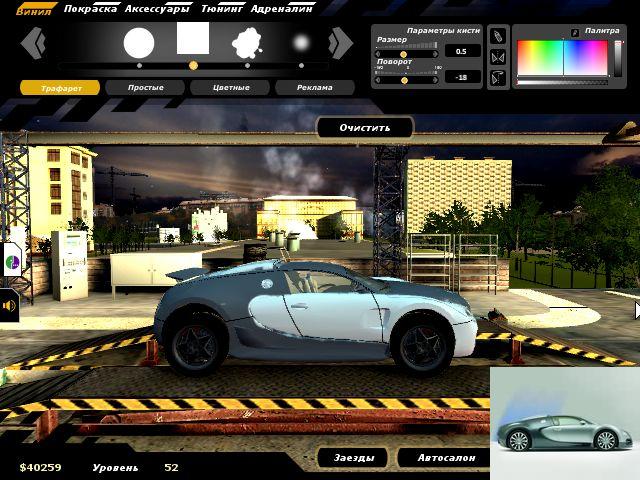Switch to the Реклама tab
640x480 pixels.
(315, 88)
